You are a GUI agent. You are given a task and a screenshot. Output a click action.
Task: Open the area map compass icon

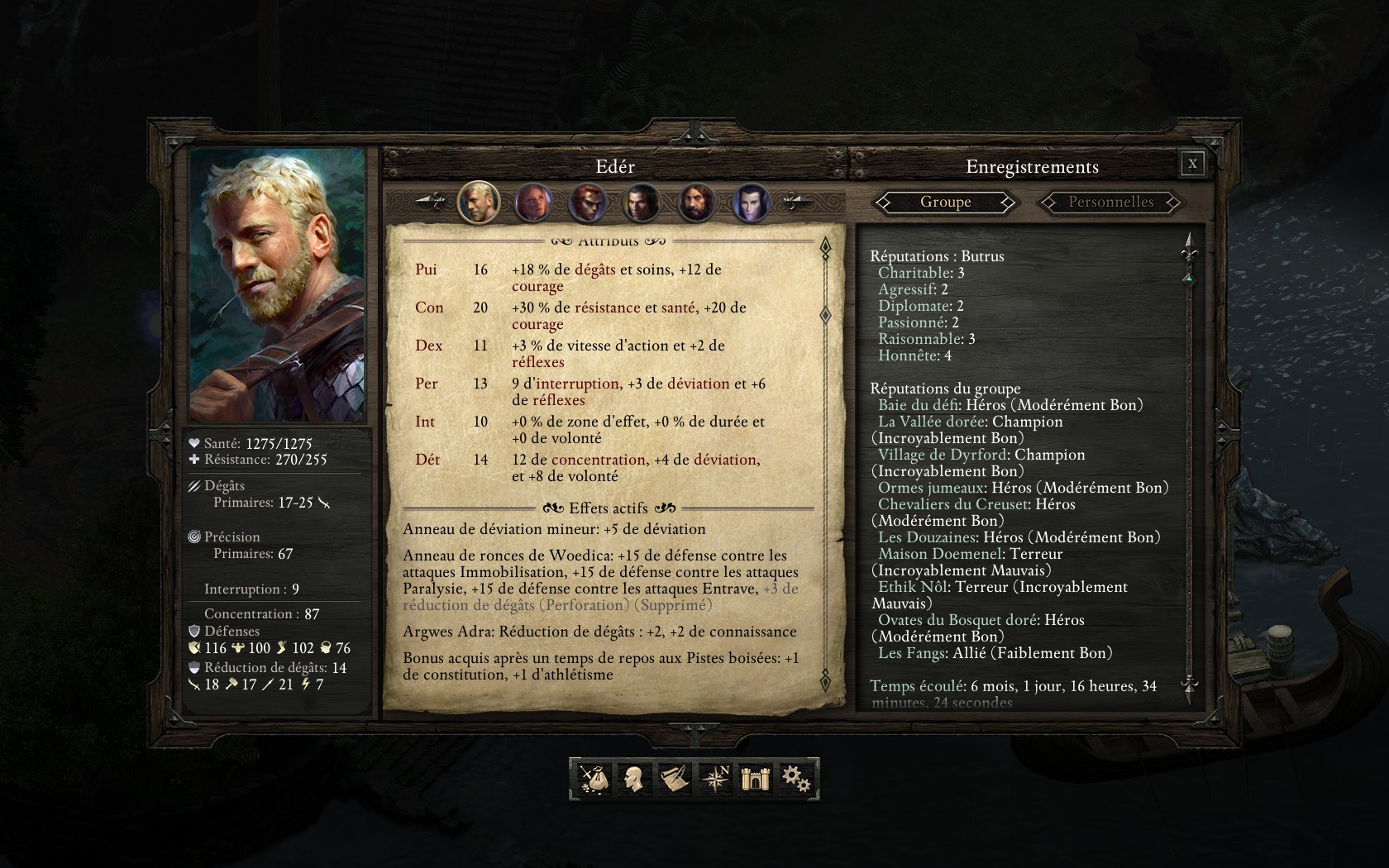coord(714,779)
